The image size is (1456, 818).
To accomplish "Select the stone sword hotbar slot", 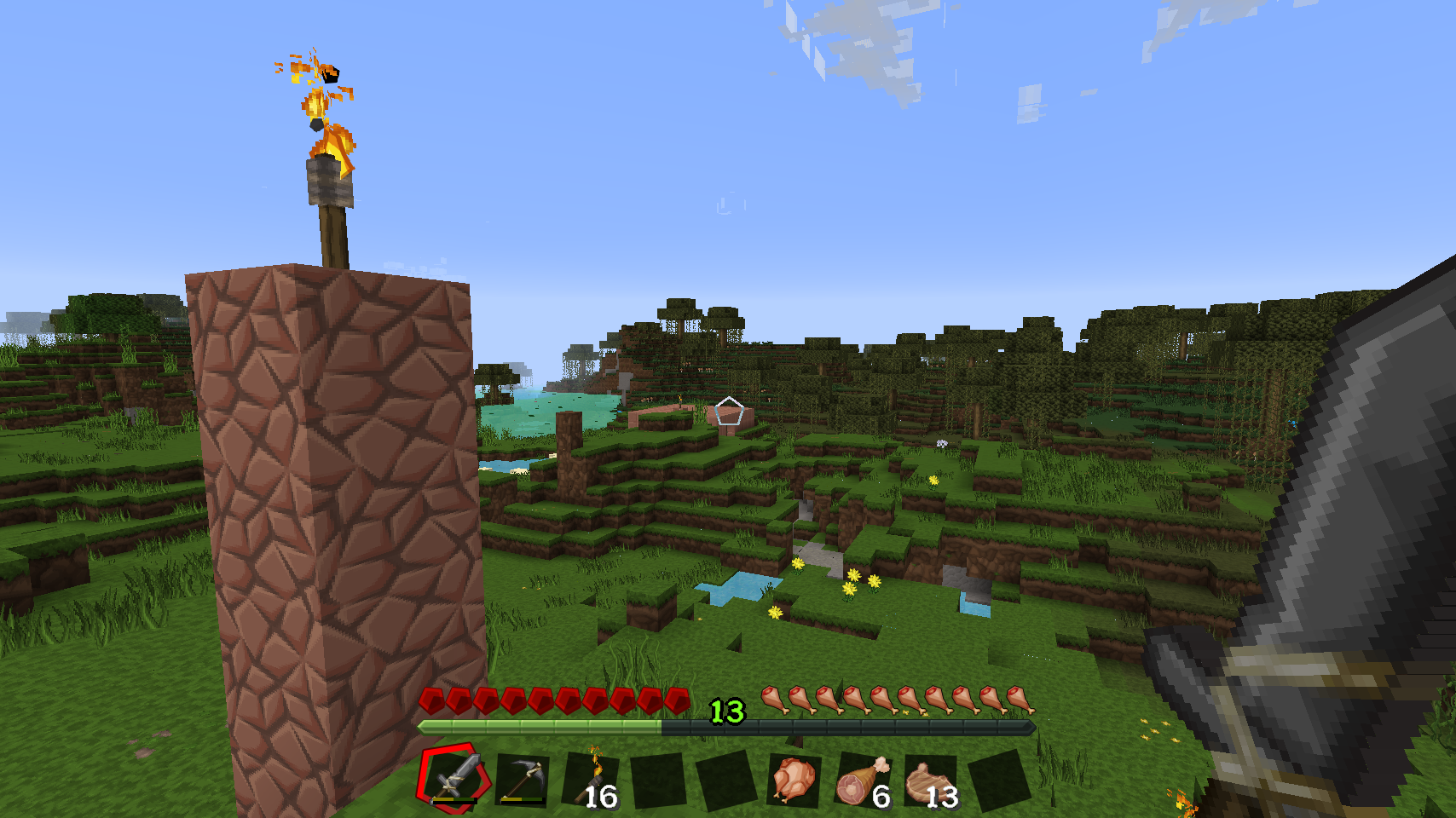I will pos(454,778).
